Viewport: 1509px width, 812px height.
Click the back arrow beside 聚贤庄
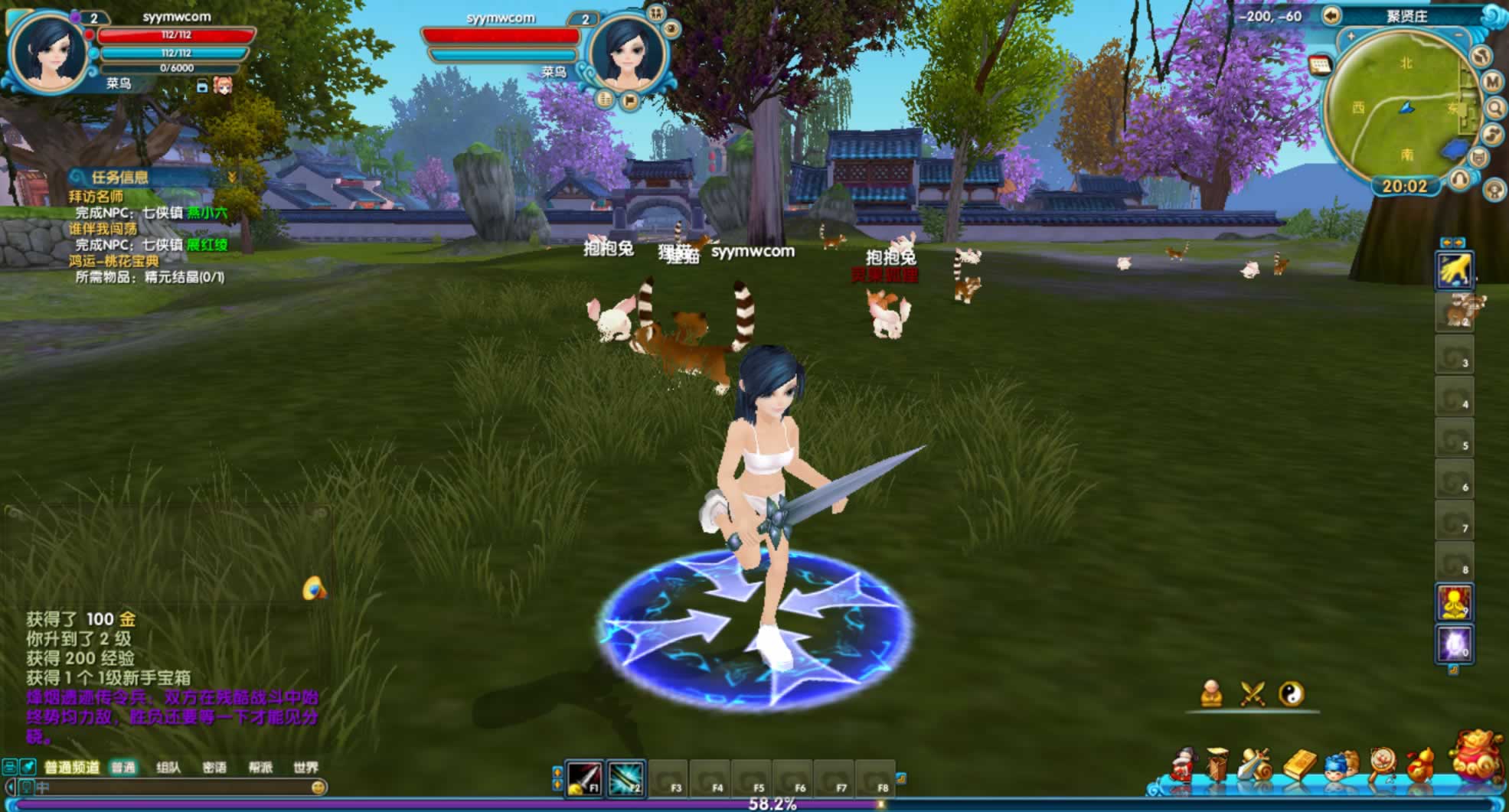1332,15
